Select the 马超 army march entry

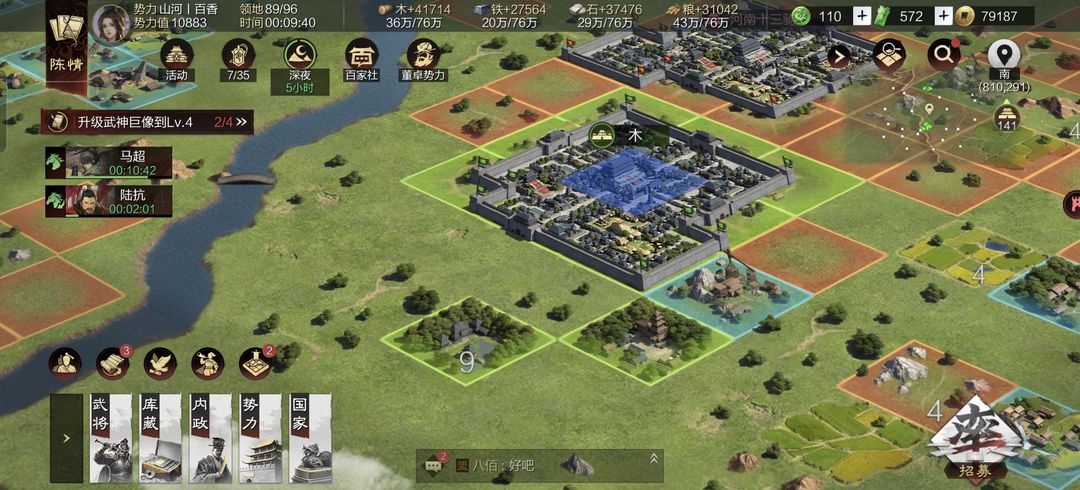click(108, 162)
